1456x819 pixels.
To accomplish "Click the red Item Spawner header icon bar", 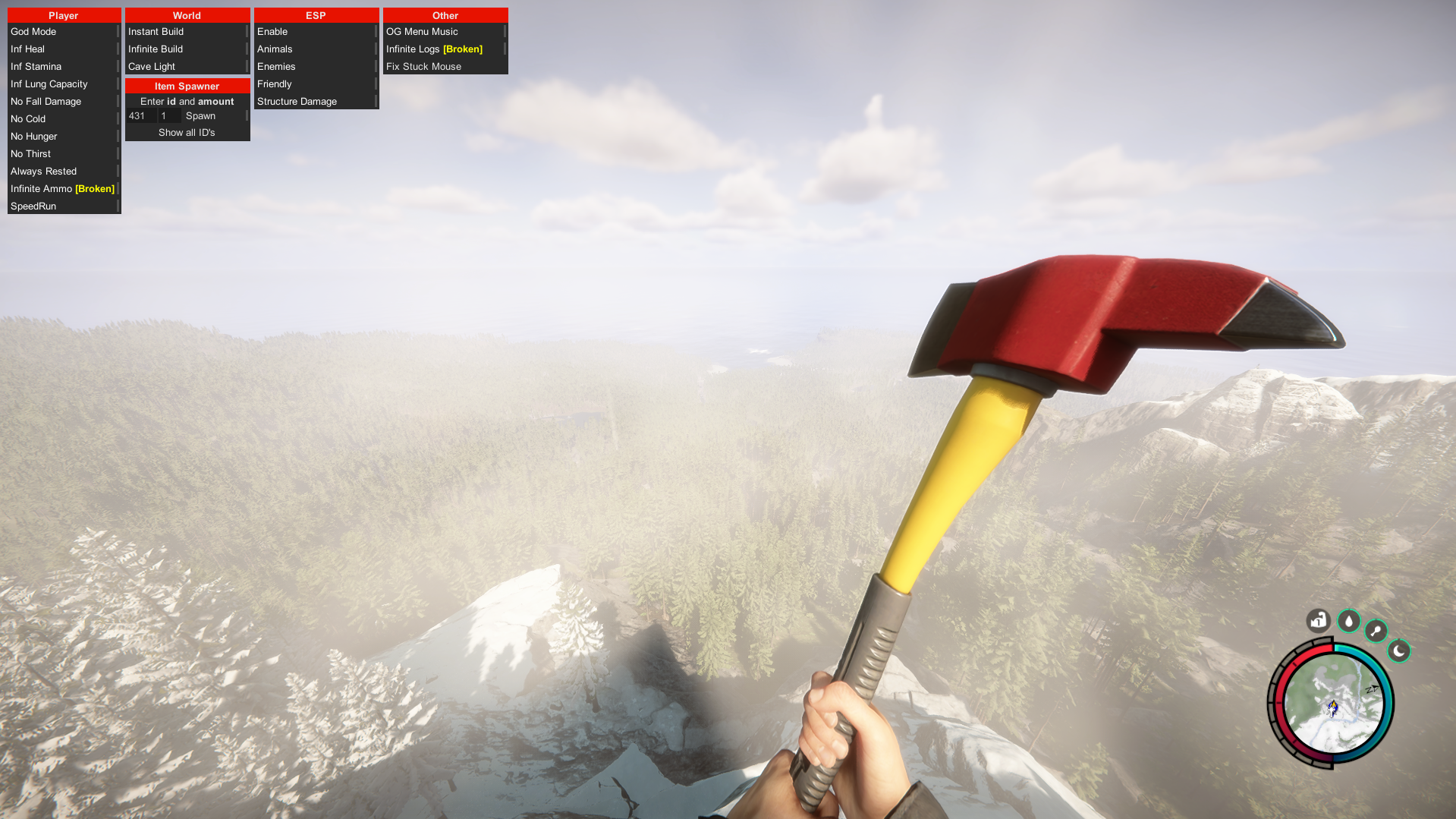I will [187, 86].
